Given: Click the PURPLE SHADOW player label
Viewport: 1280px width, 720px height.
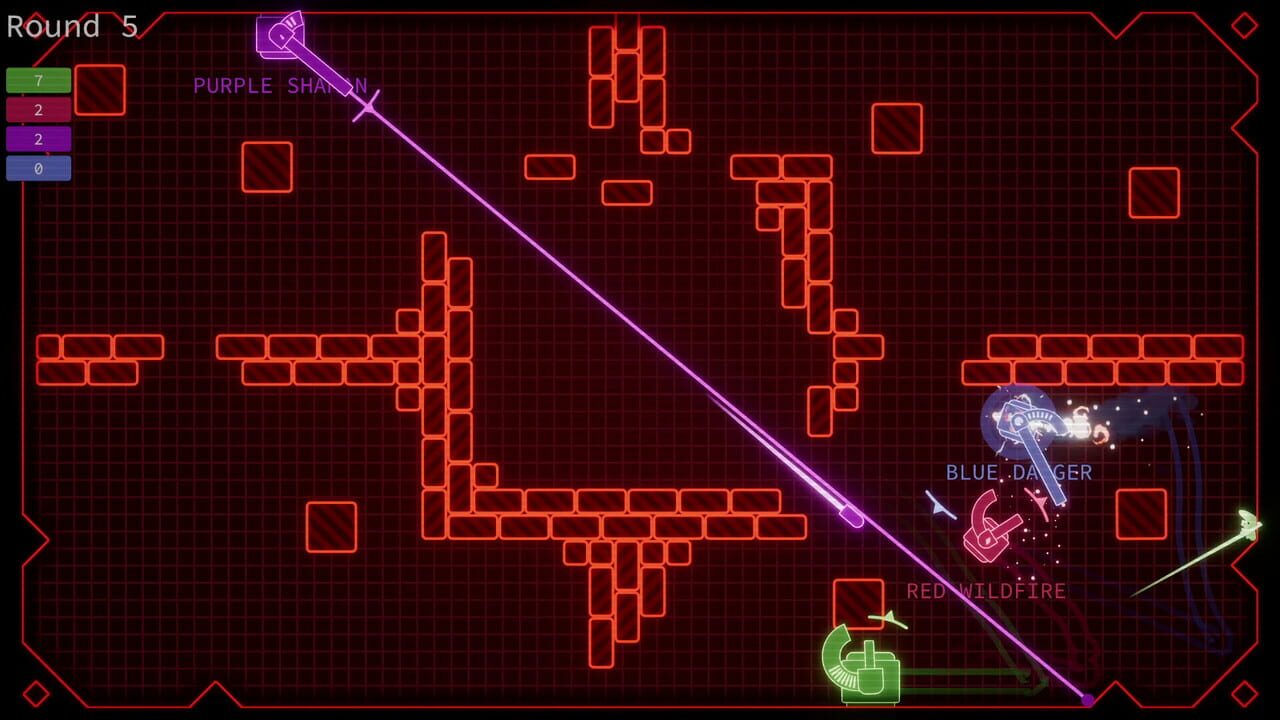Looking at the screenshot, I should coord(280,86).
